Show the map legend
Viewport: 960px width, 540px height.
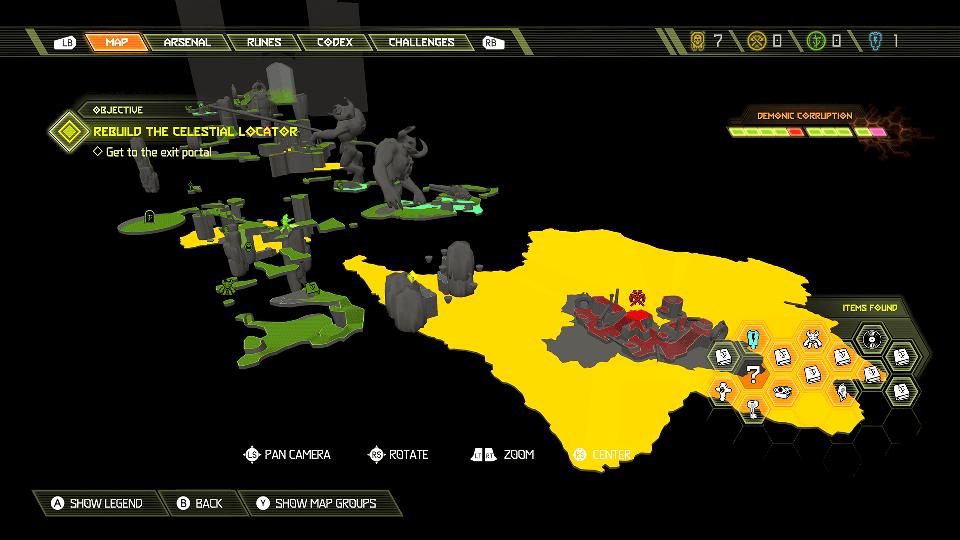pyautogui.click(x=97, y=503)
